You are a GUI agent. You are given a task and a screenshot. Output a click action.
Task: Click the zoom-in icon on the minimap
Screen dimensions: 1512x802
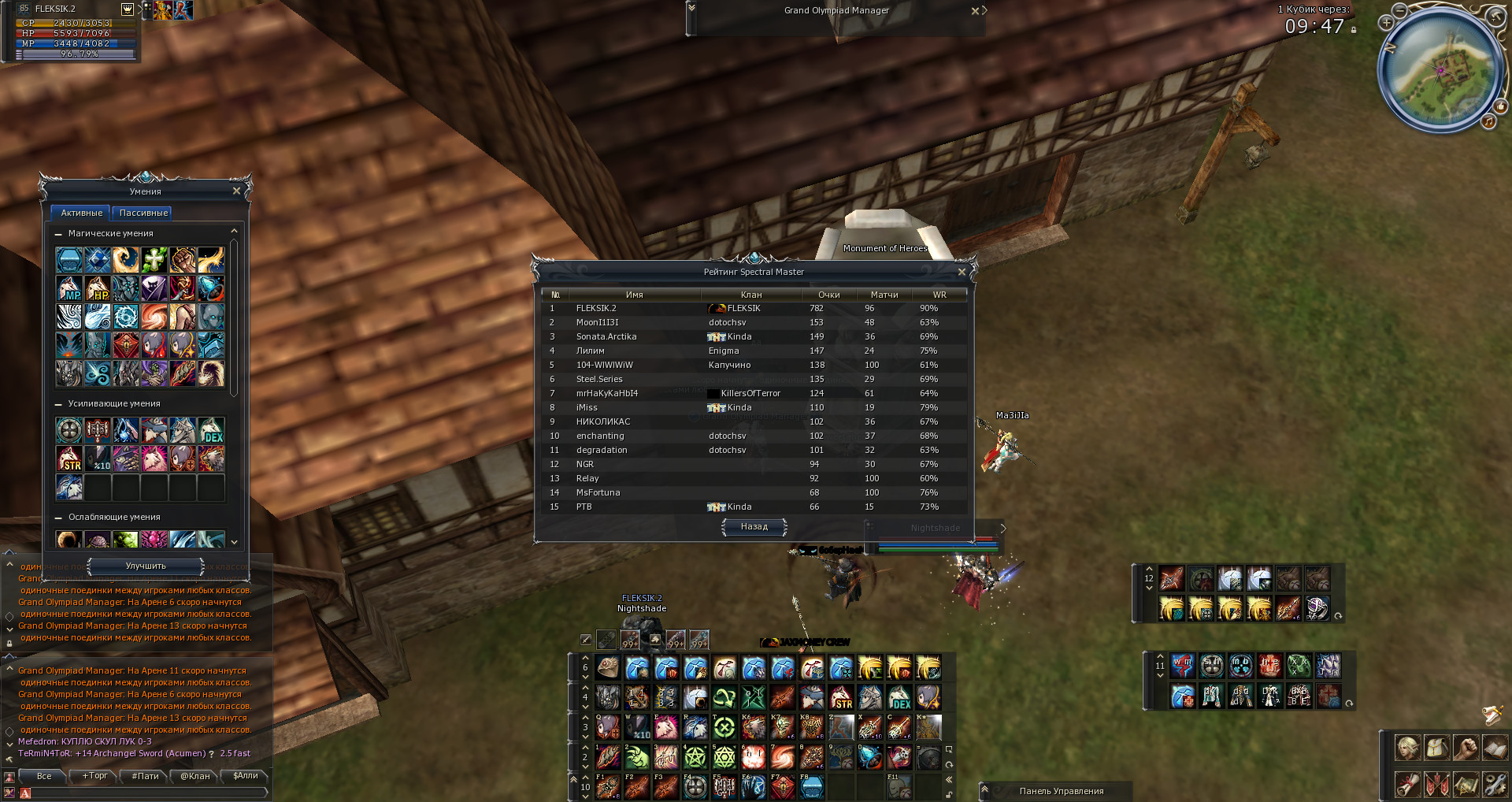point(1387,23)
